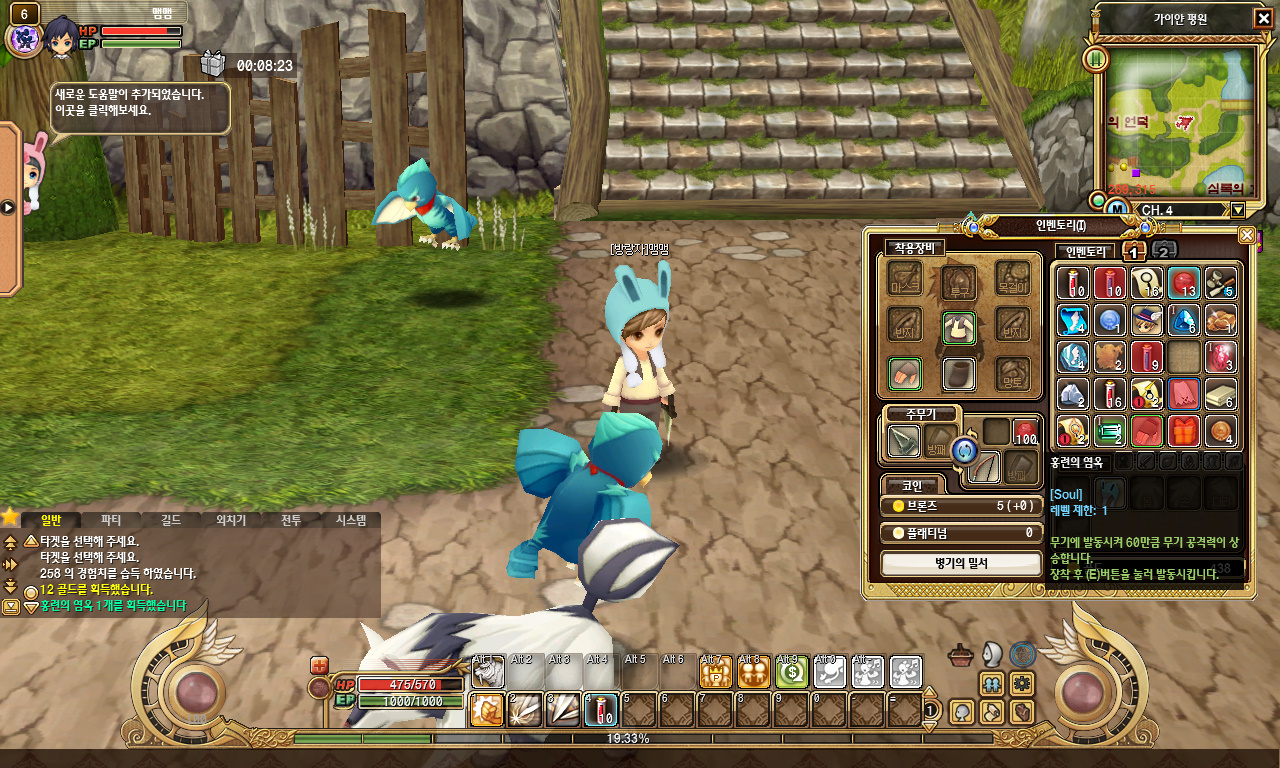Open the green dollar speech bubble icon
Viewport: 1280px width, 768px height.
pos(791,672)
